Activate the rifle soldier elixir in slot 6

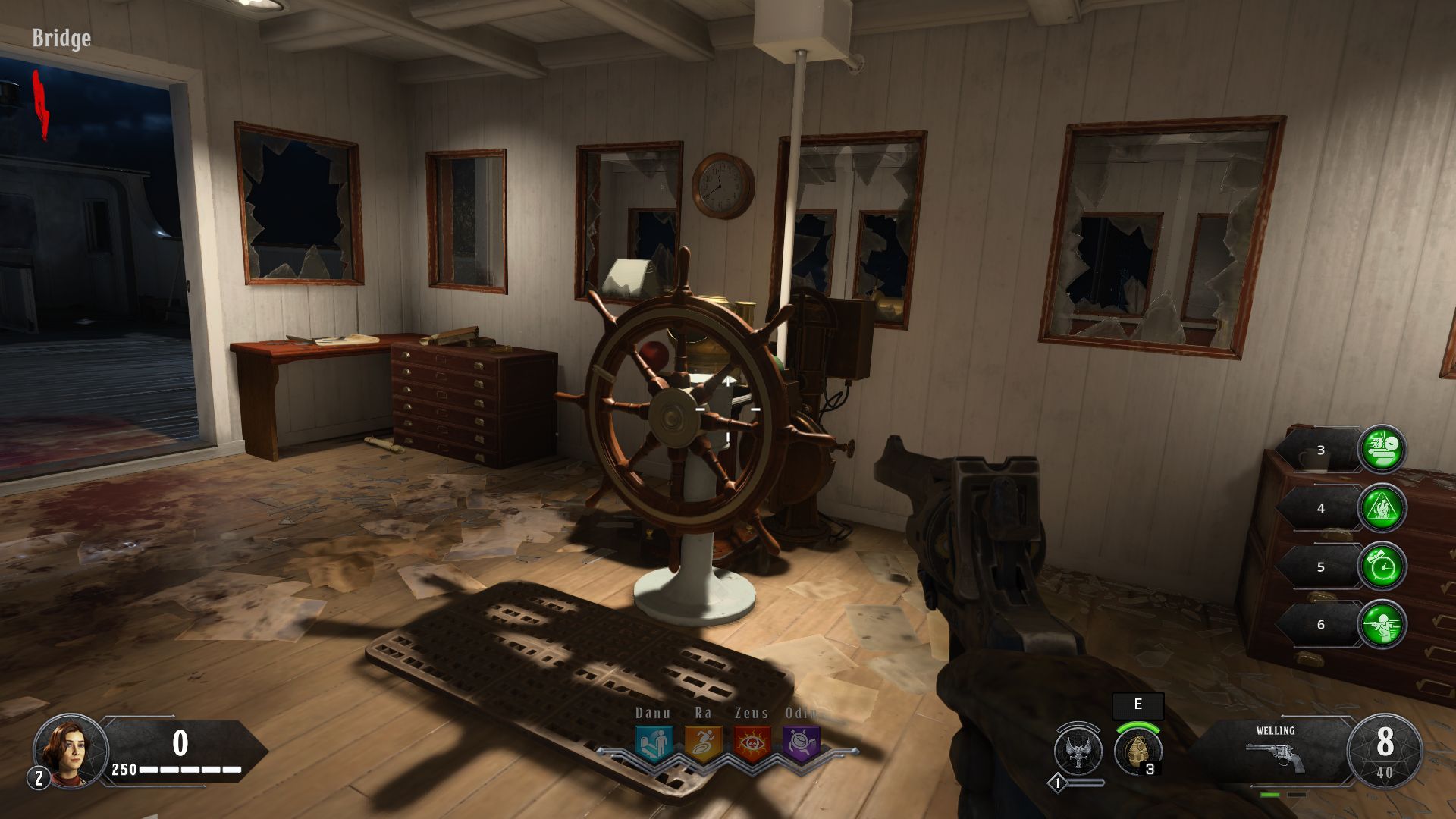pyautogui.click(x=1382, y=624)
